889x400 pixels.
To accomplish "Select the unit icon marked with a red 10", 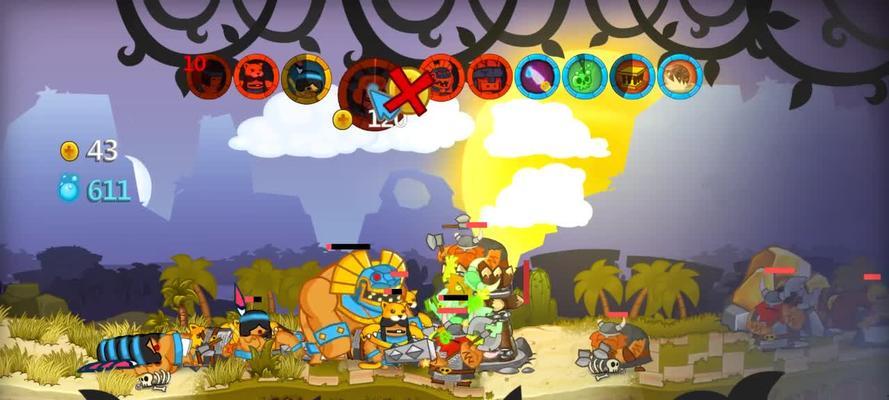I will pos(210,76).
